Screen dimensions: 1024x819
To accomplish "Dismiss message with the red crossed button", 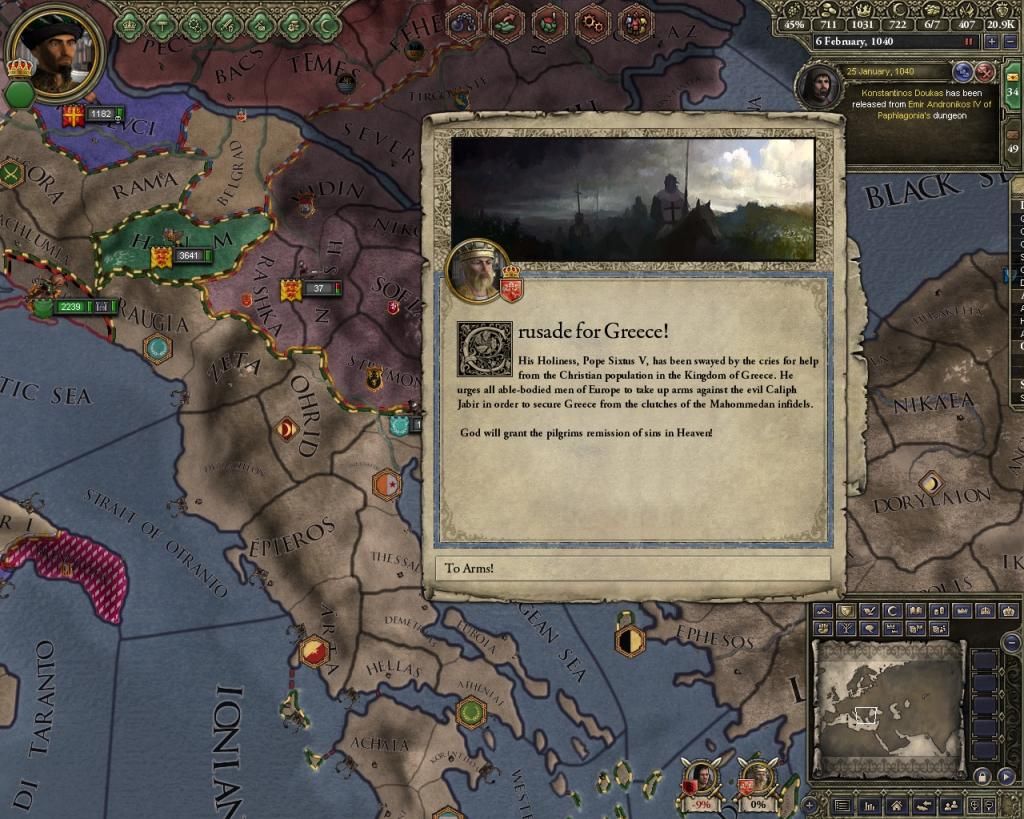I will coord(985,72).
